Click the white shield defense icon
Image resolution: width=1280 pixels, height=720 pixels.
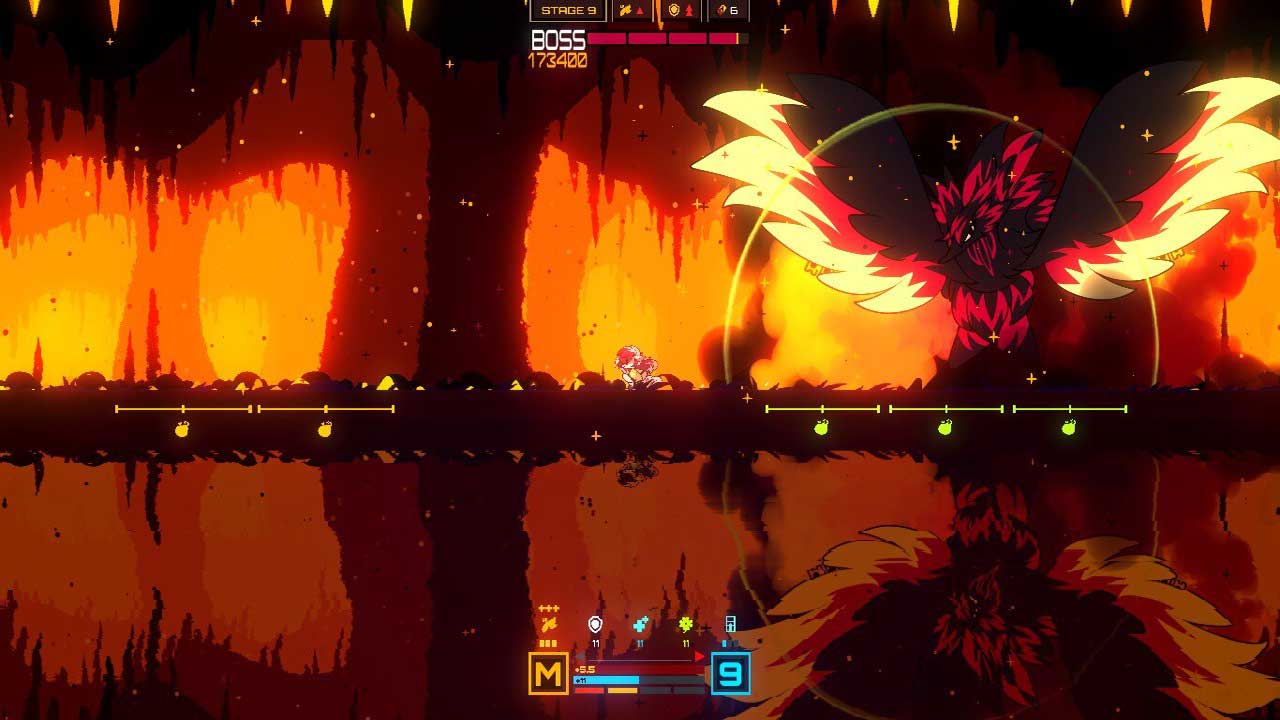[595, 625]
